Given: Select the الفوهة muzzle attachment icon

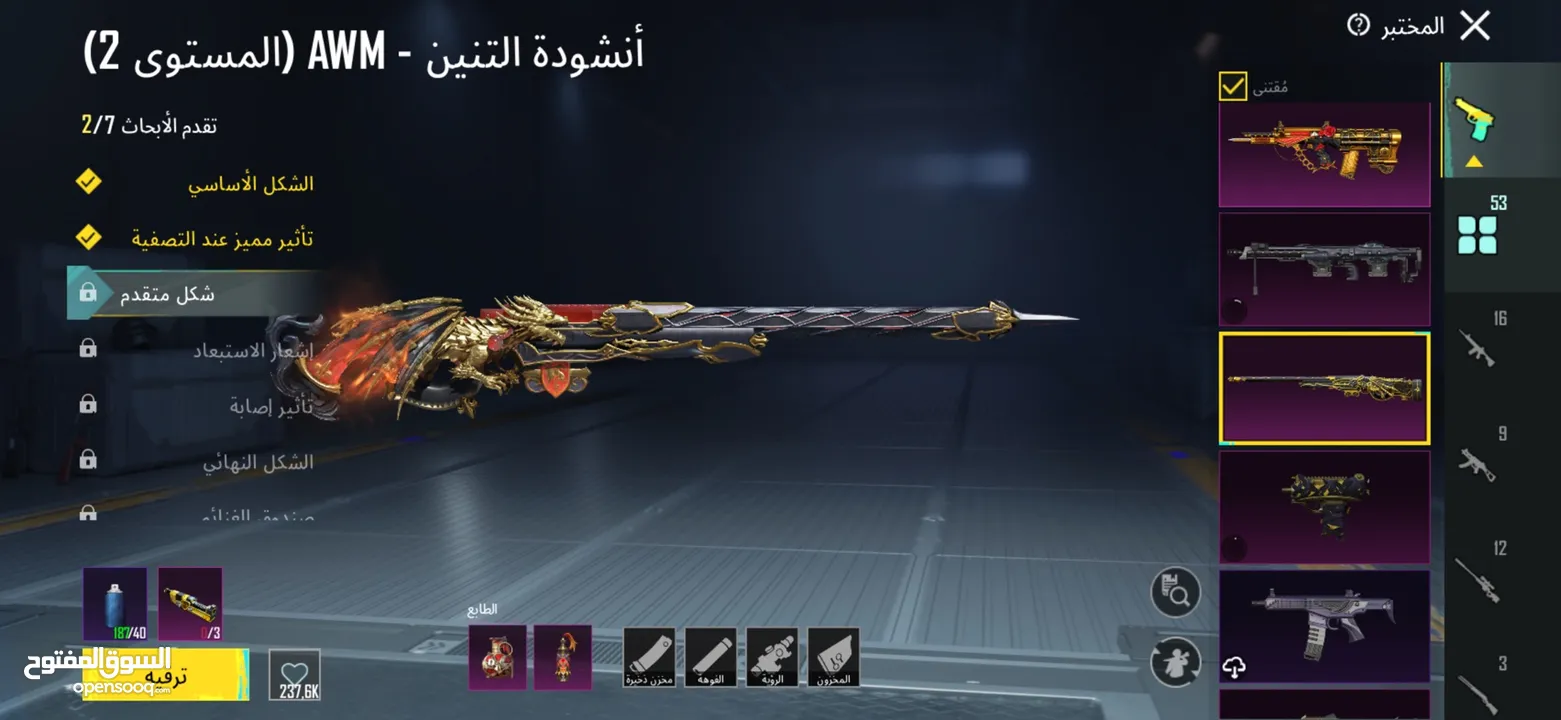Looking at the screenshot, I should 711,657.
